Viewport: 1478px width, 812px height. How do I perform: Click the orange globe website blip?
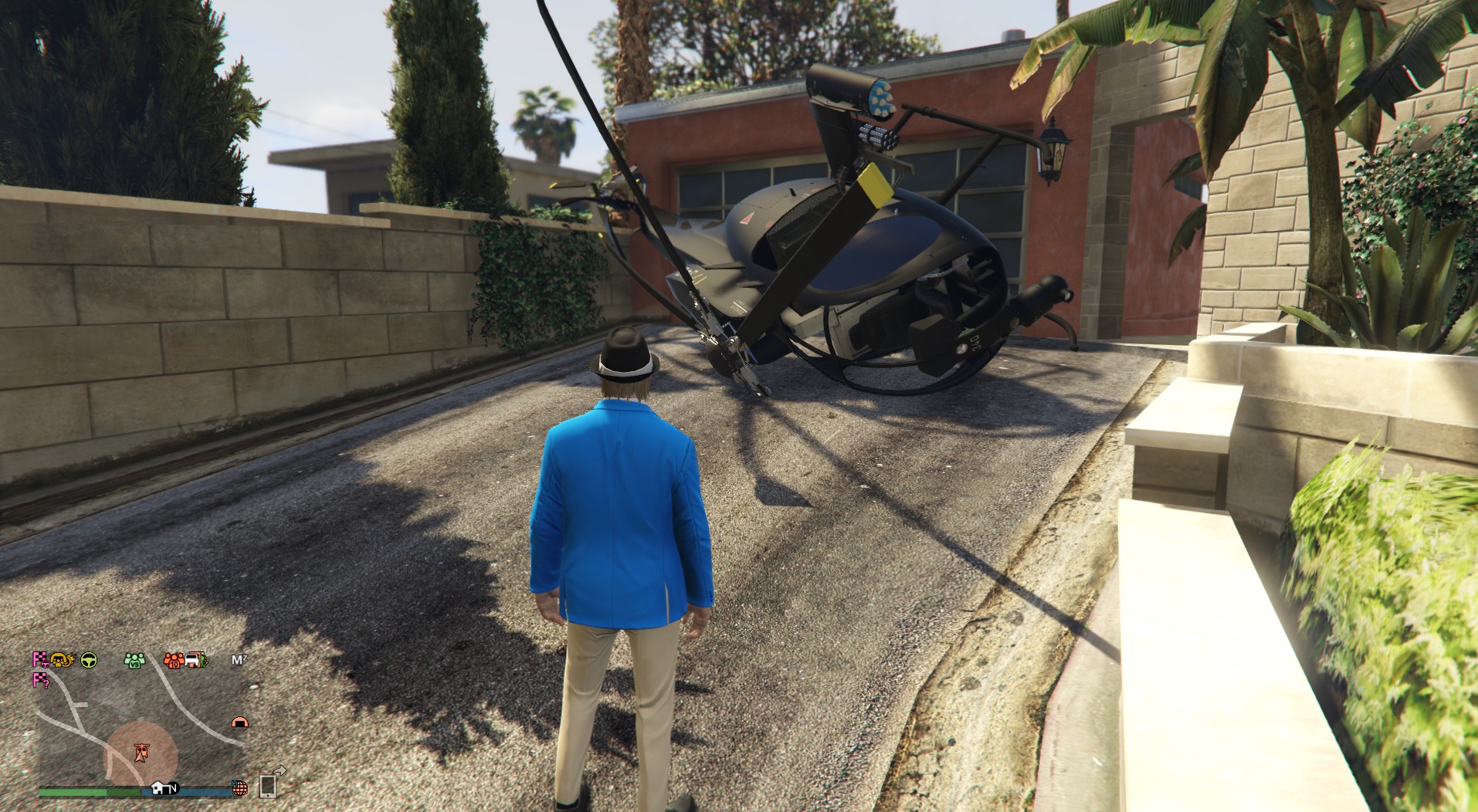(x=239, y=789)
